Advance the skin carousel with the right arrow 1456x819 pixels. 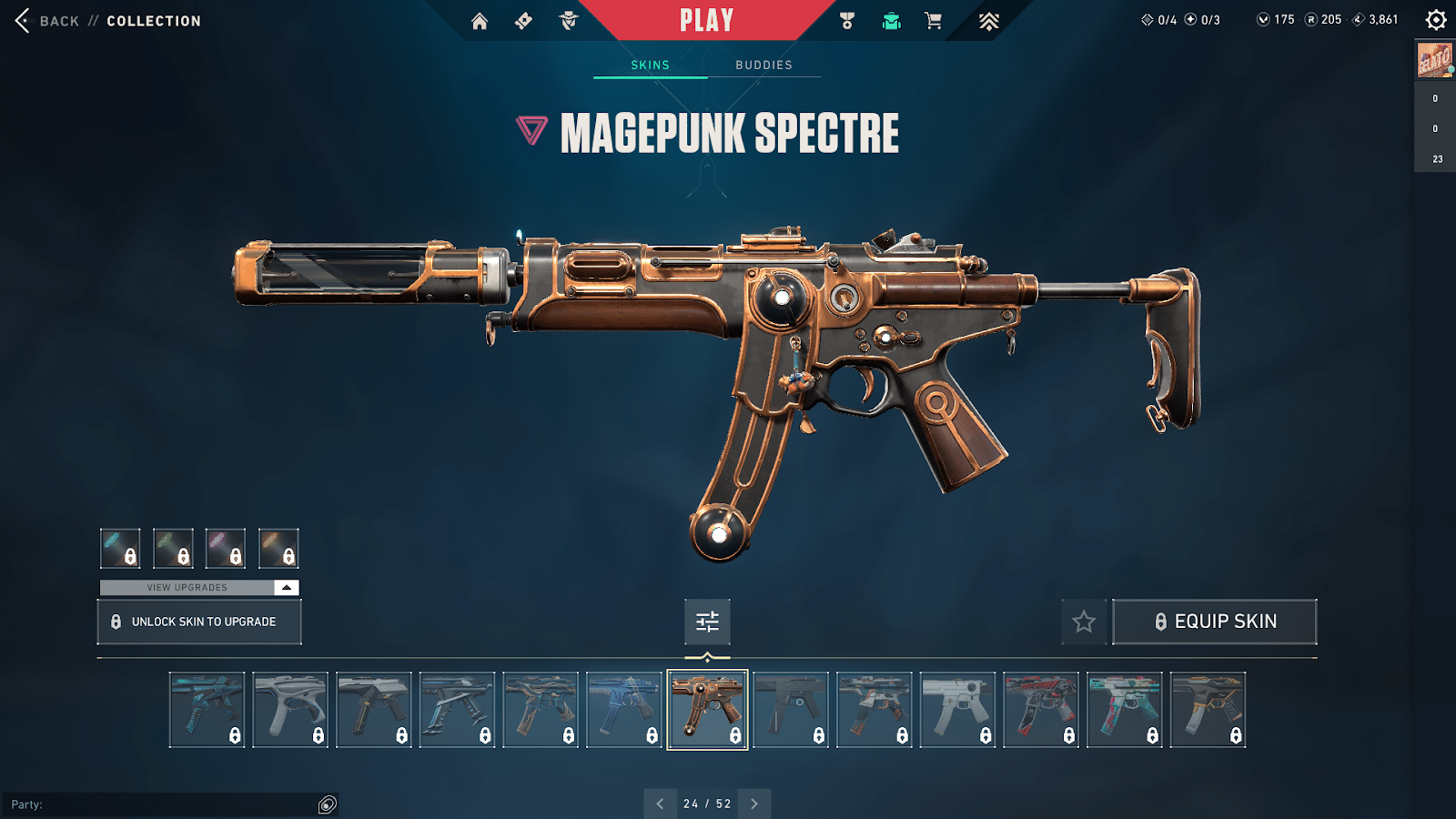(x=753, y=804)
